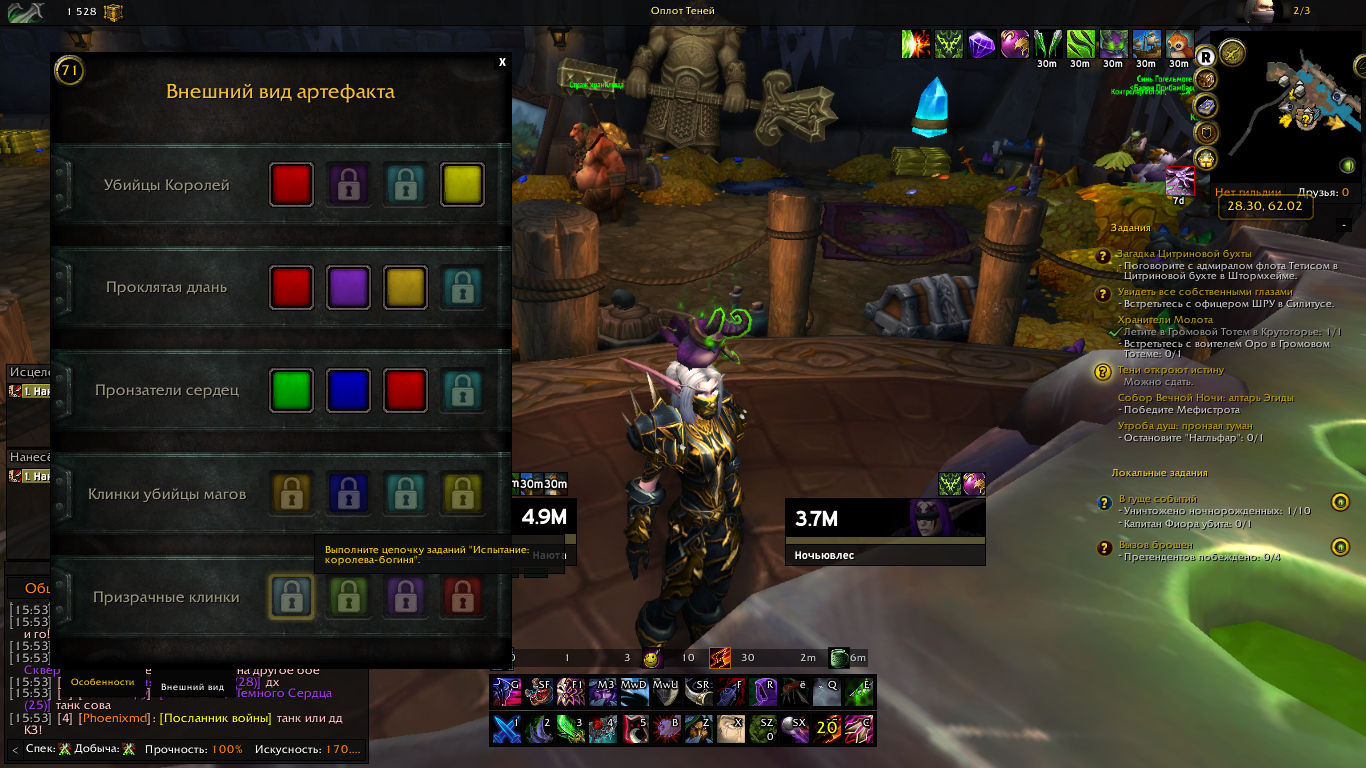Close the artifact appearance window
The image size is (1366, 768).
pyautogui.click(x=502, y=62)
